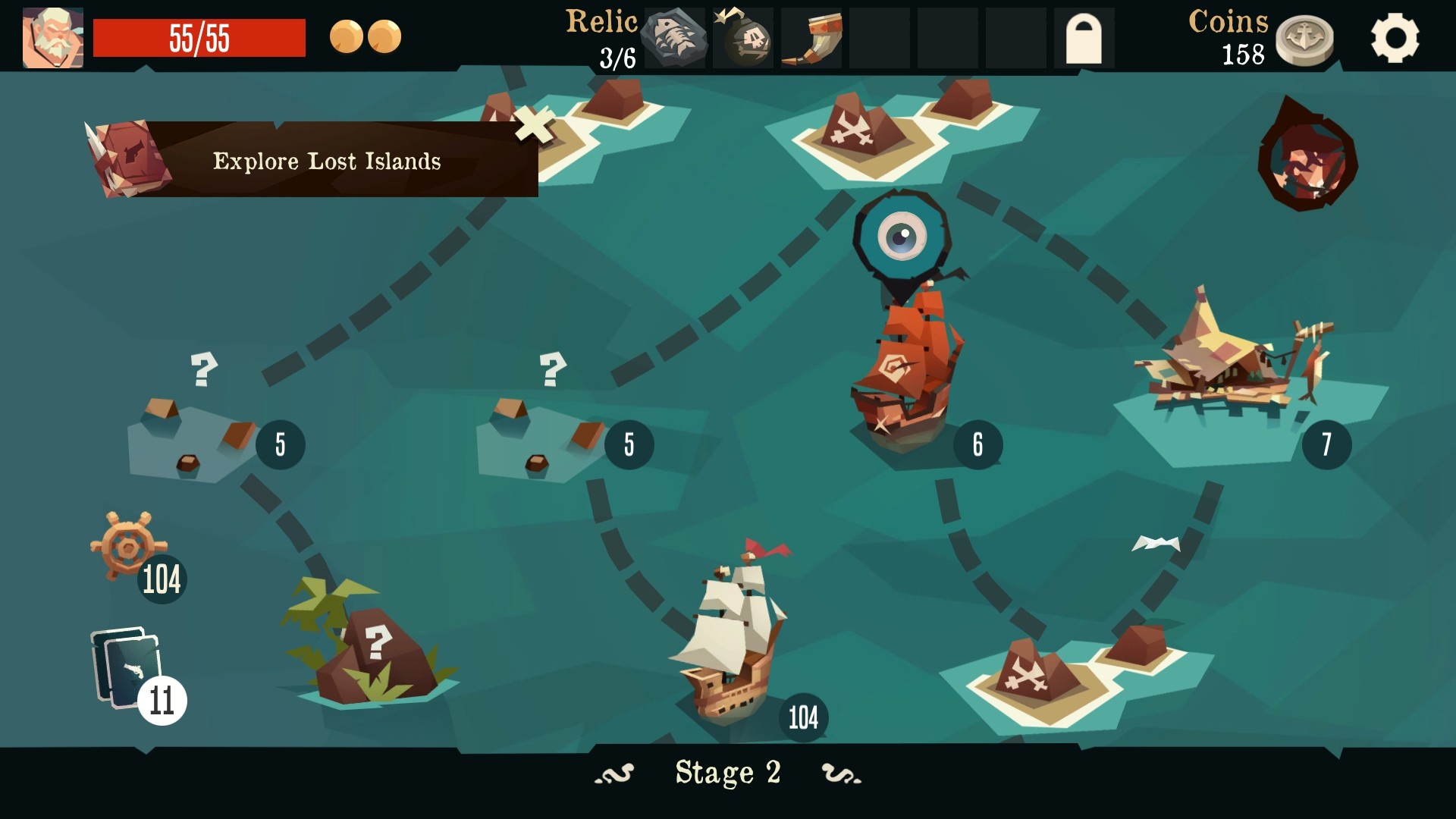Image resolution: width=1456 pixels, height=819 pixels.
Task: Click the red health bar showing 55/55
Action: point(199,36)
